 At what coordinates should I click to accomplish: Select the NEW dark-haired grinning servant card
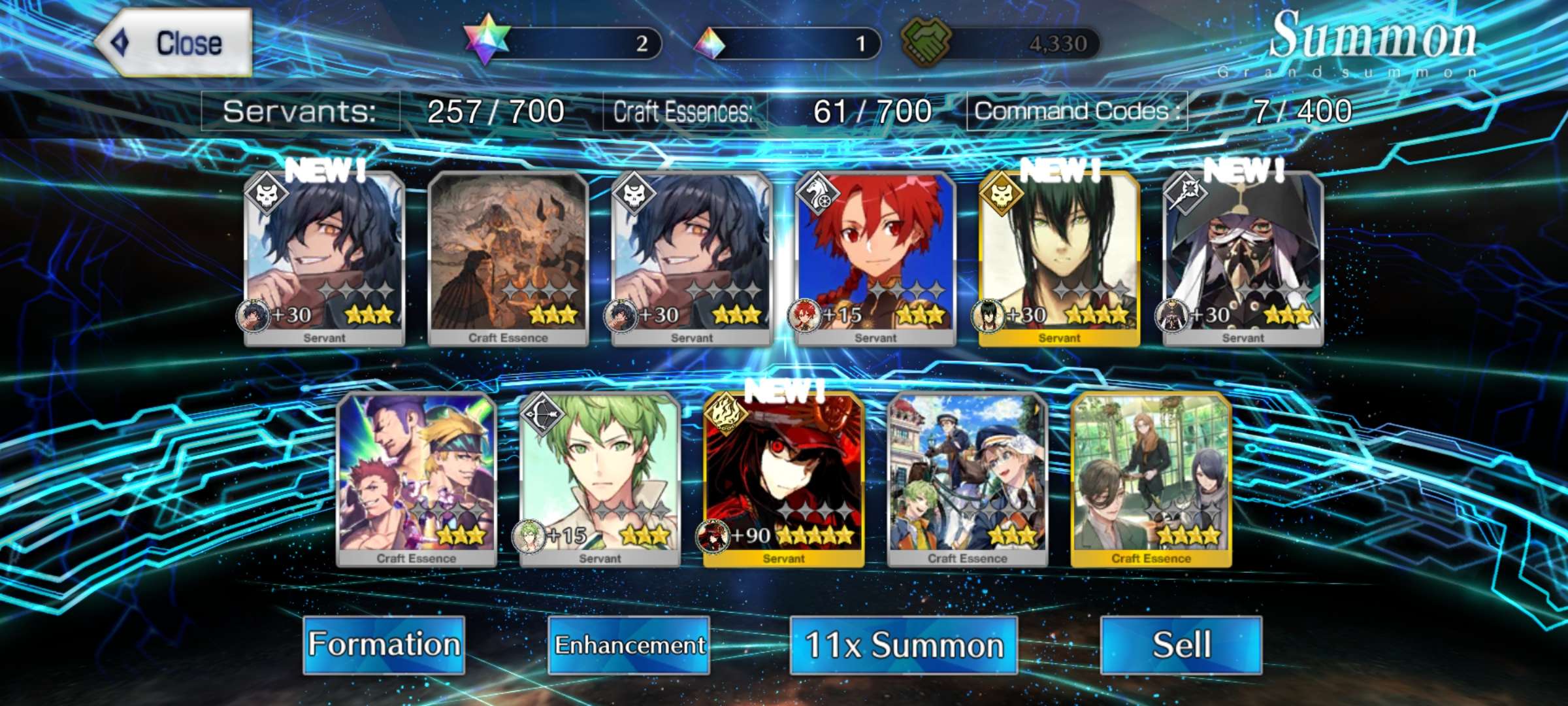coord(325,258)
